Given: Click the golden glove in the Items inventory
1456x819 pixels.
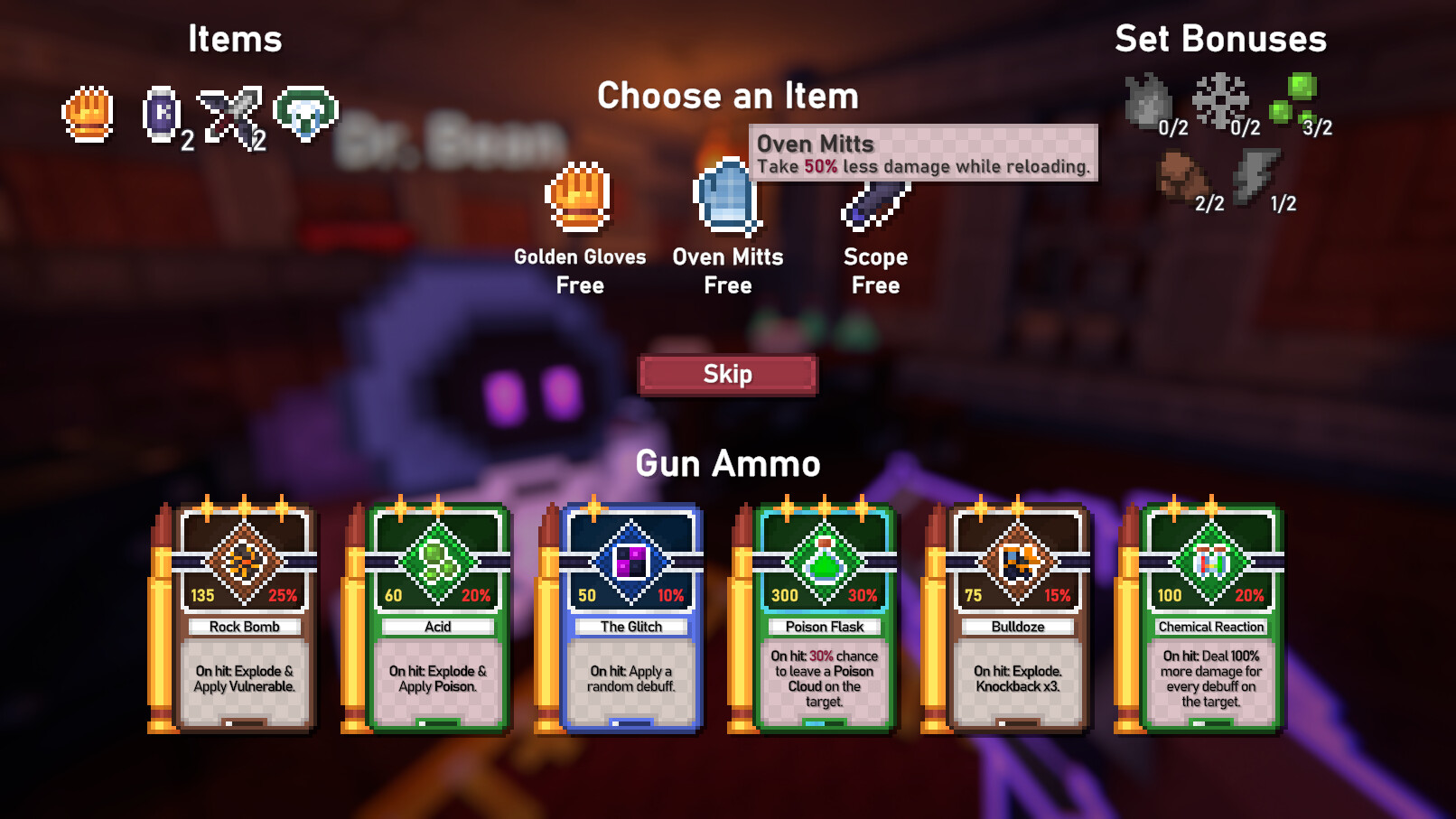Looking at the screenshot, I should pyautogui.click(x=87, y=116).
